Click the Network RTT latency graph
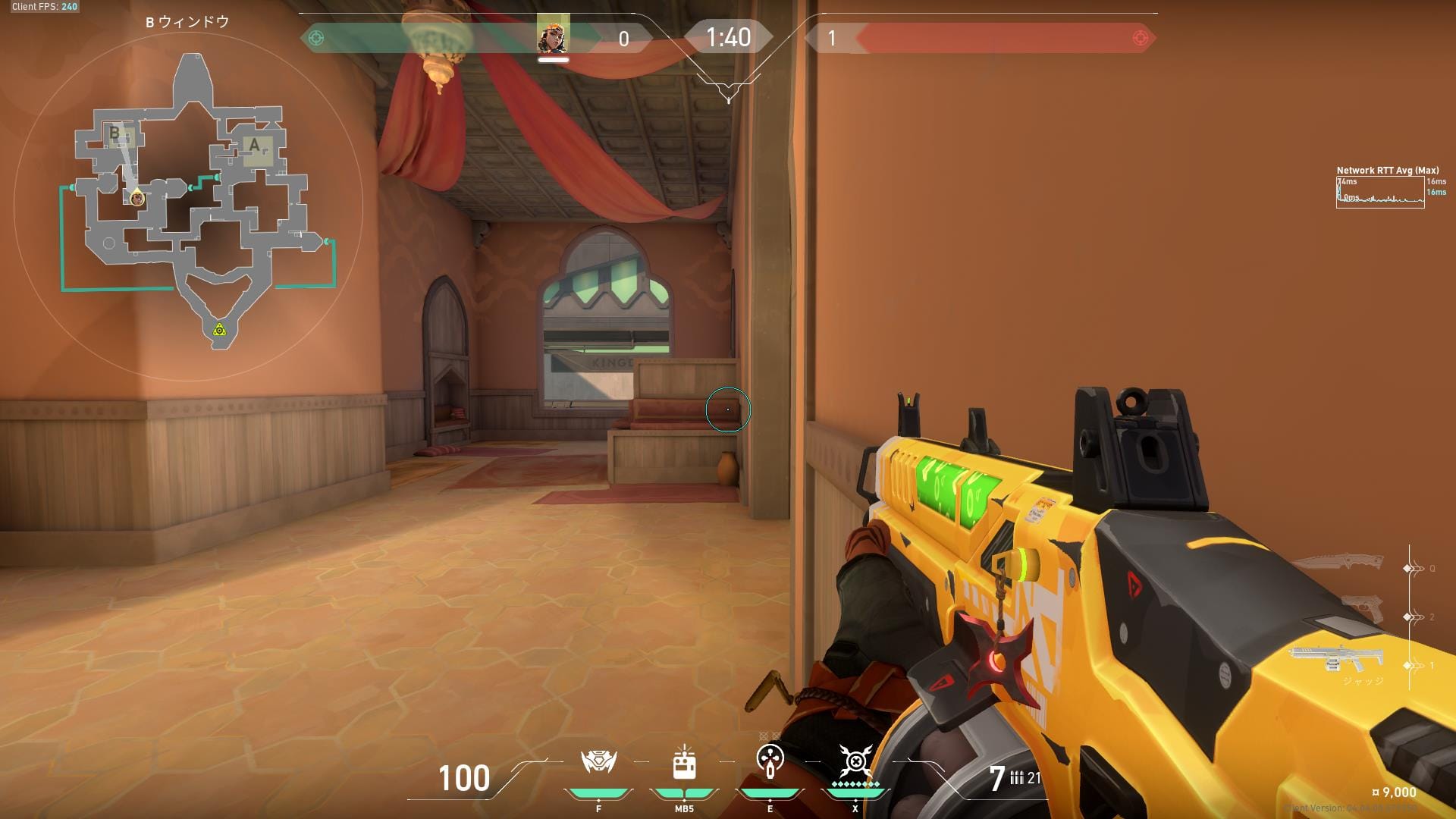Screen dimensions: 1456x819 [1379, 193]
